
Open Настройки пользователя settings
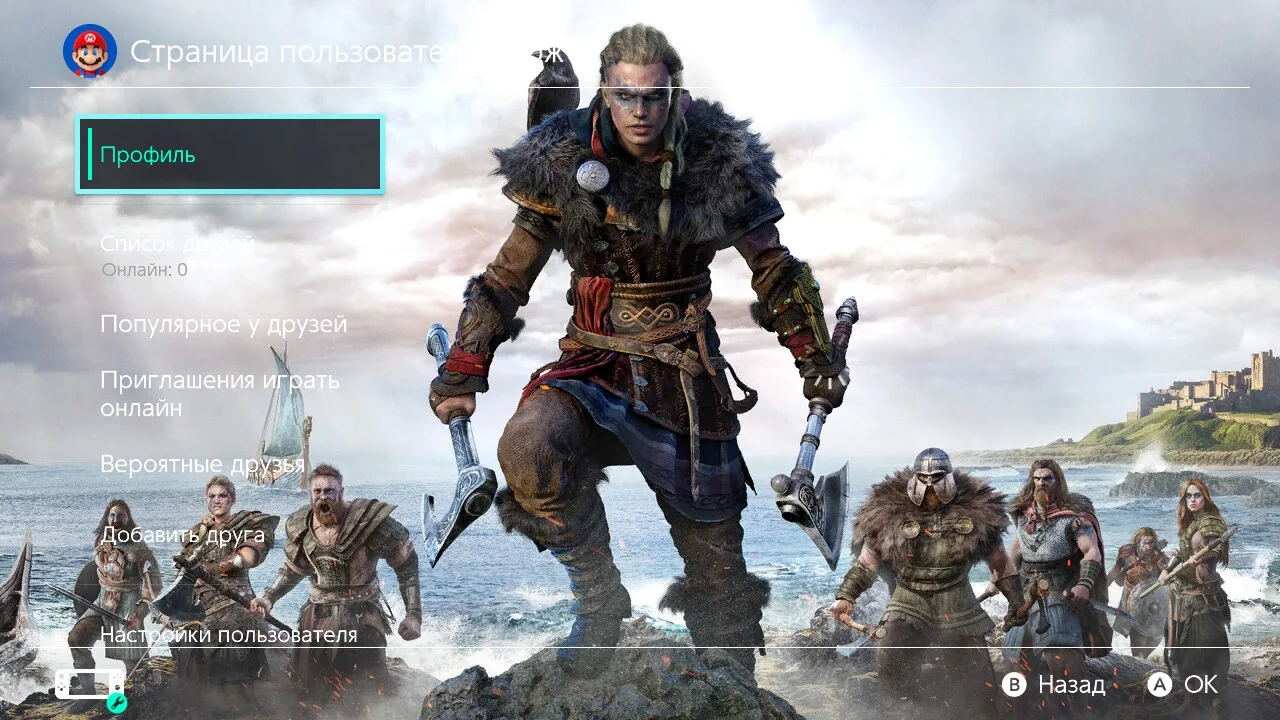228,634
